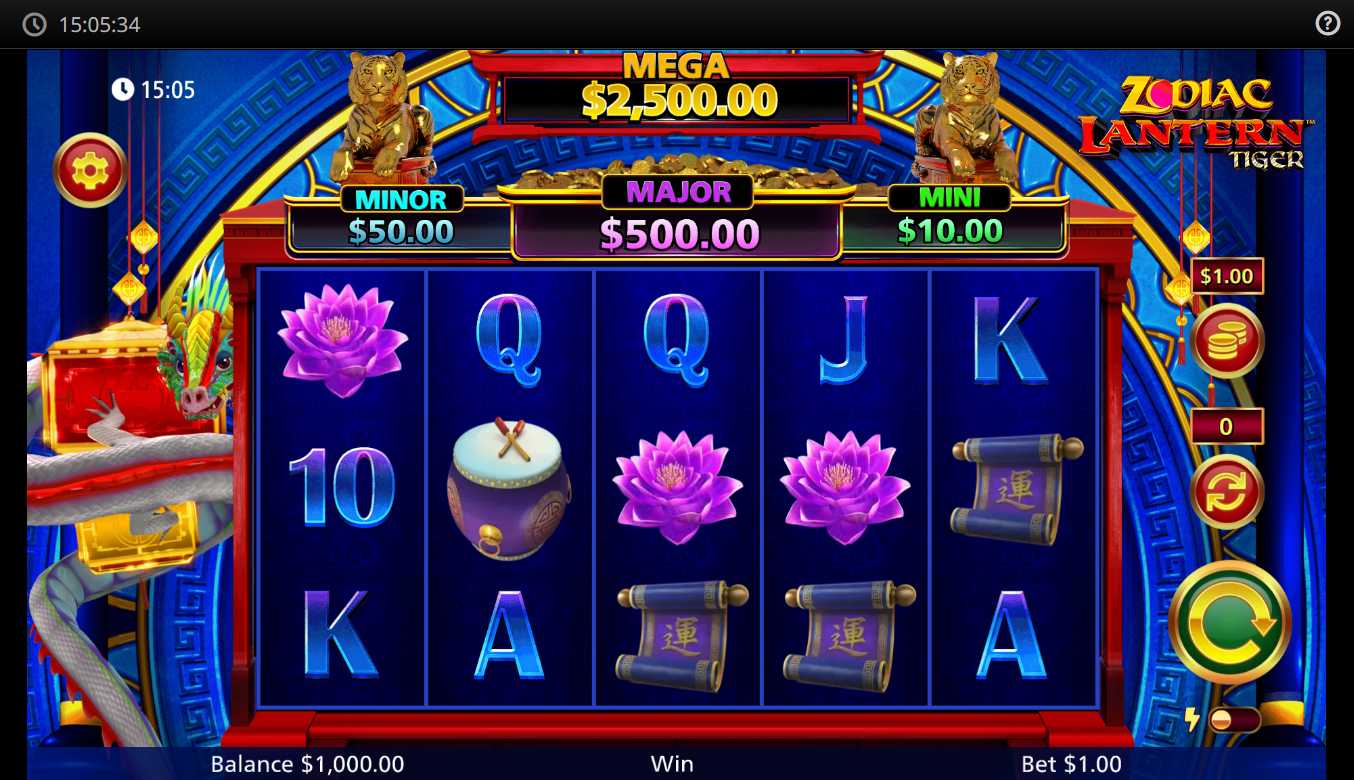Toggle the lightning turbo spin switch
The image size is (1354, 780).
point(1233,719)
